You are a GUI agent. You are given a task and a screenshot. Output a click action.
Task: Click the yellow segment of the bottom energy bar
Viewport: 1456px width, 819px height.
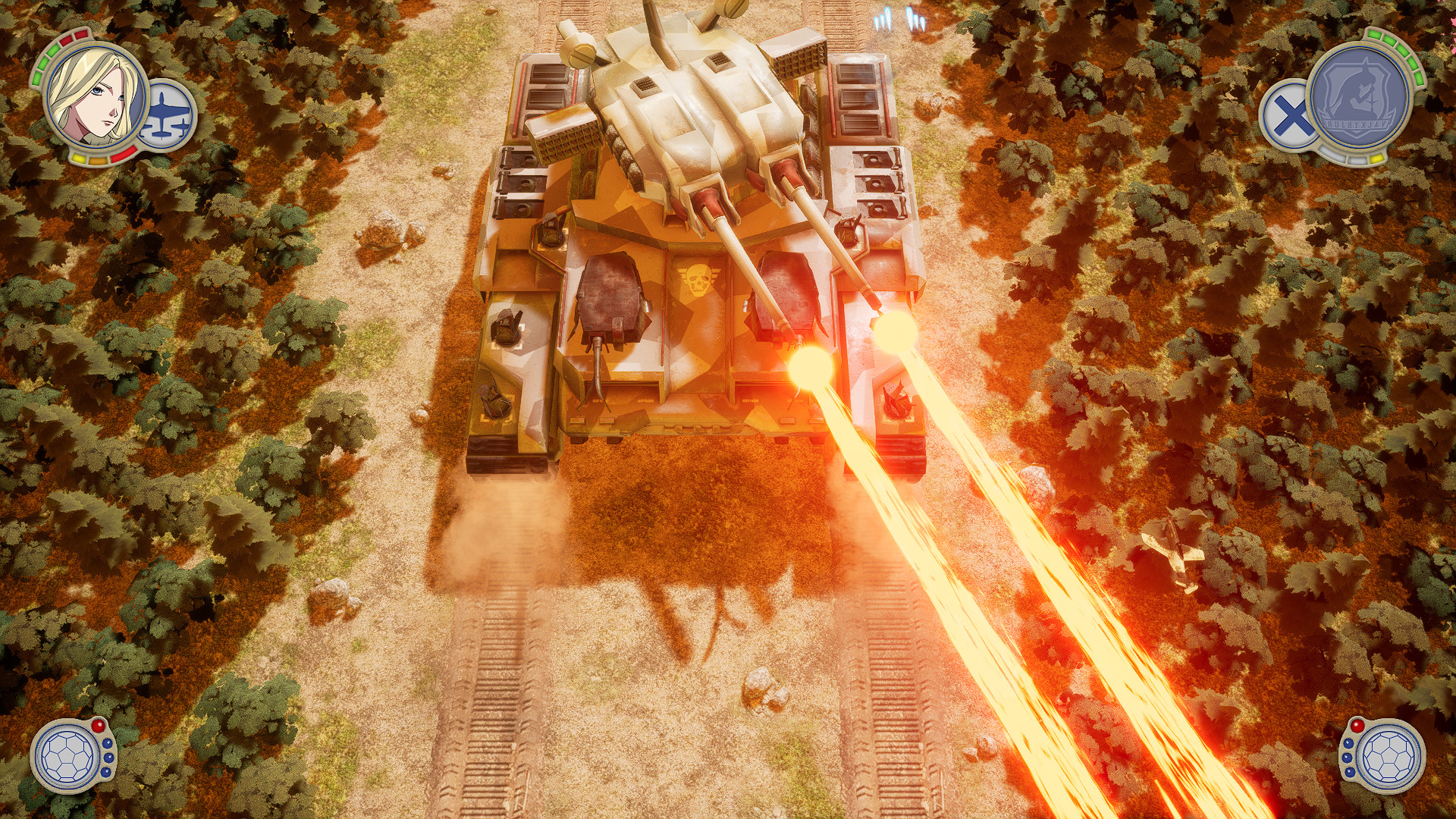(79, 159)
